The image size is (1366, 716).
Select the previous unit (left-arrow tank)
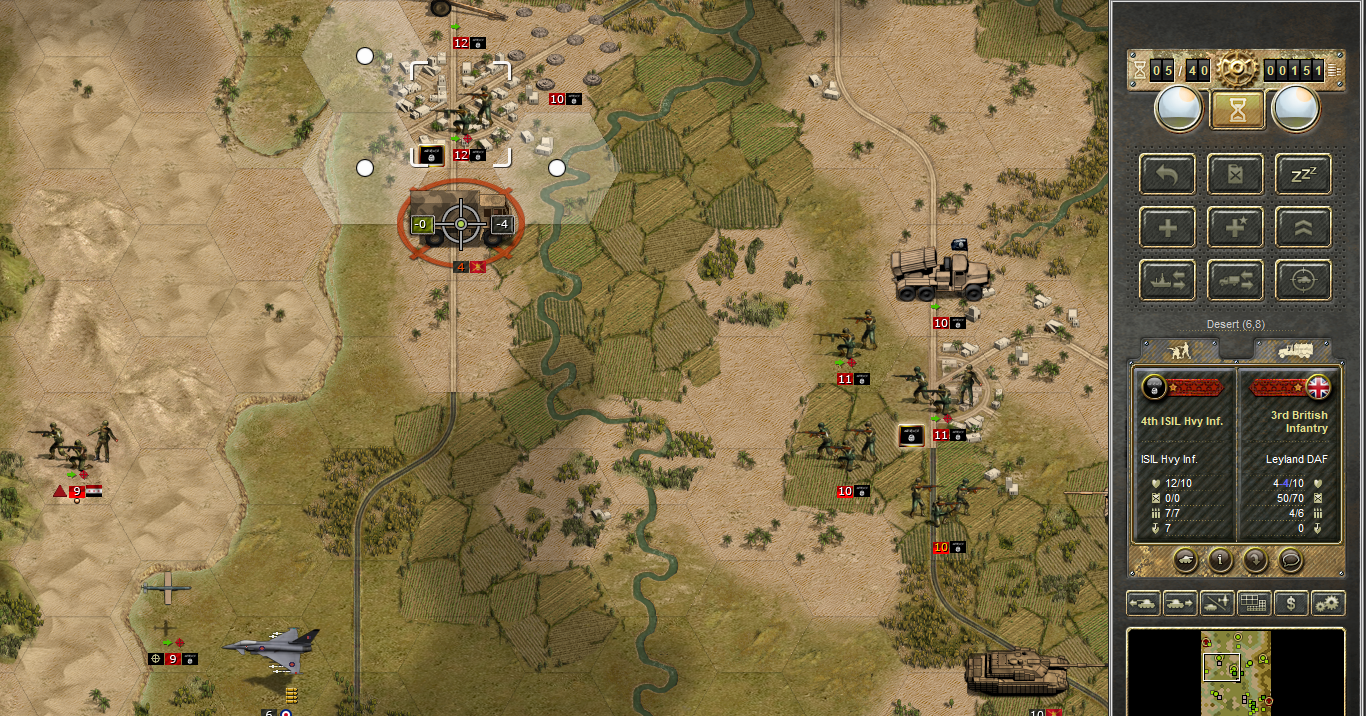click(1143, 603)
